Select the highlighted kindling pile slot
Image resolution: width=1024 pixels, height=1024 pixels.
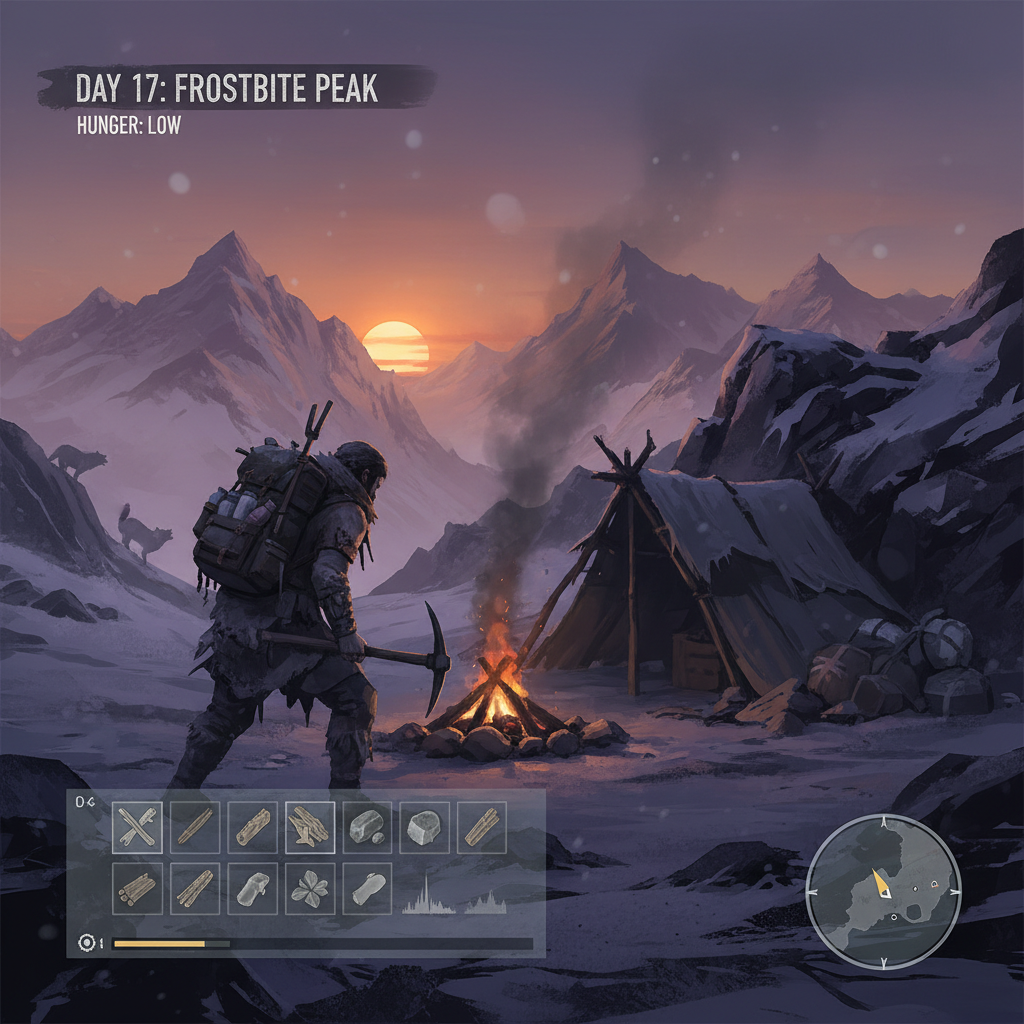click(x=310, y=827)
